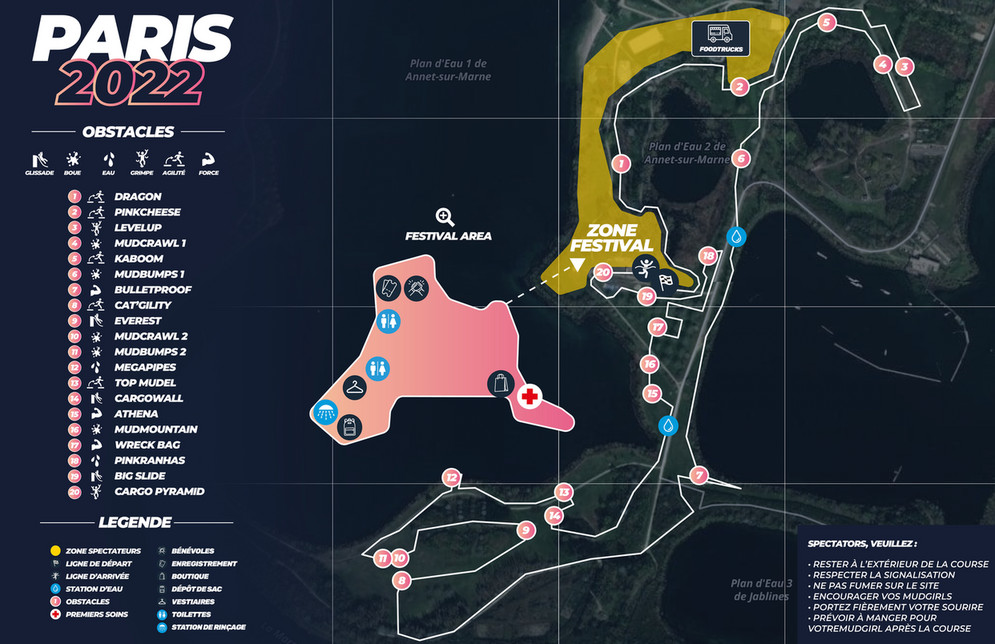Choose the backpack bag deposit icon
The image size is (995, 644).
click(x=350, y=427)
